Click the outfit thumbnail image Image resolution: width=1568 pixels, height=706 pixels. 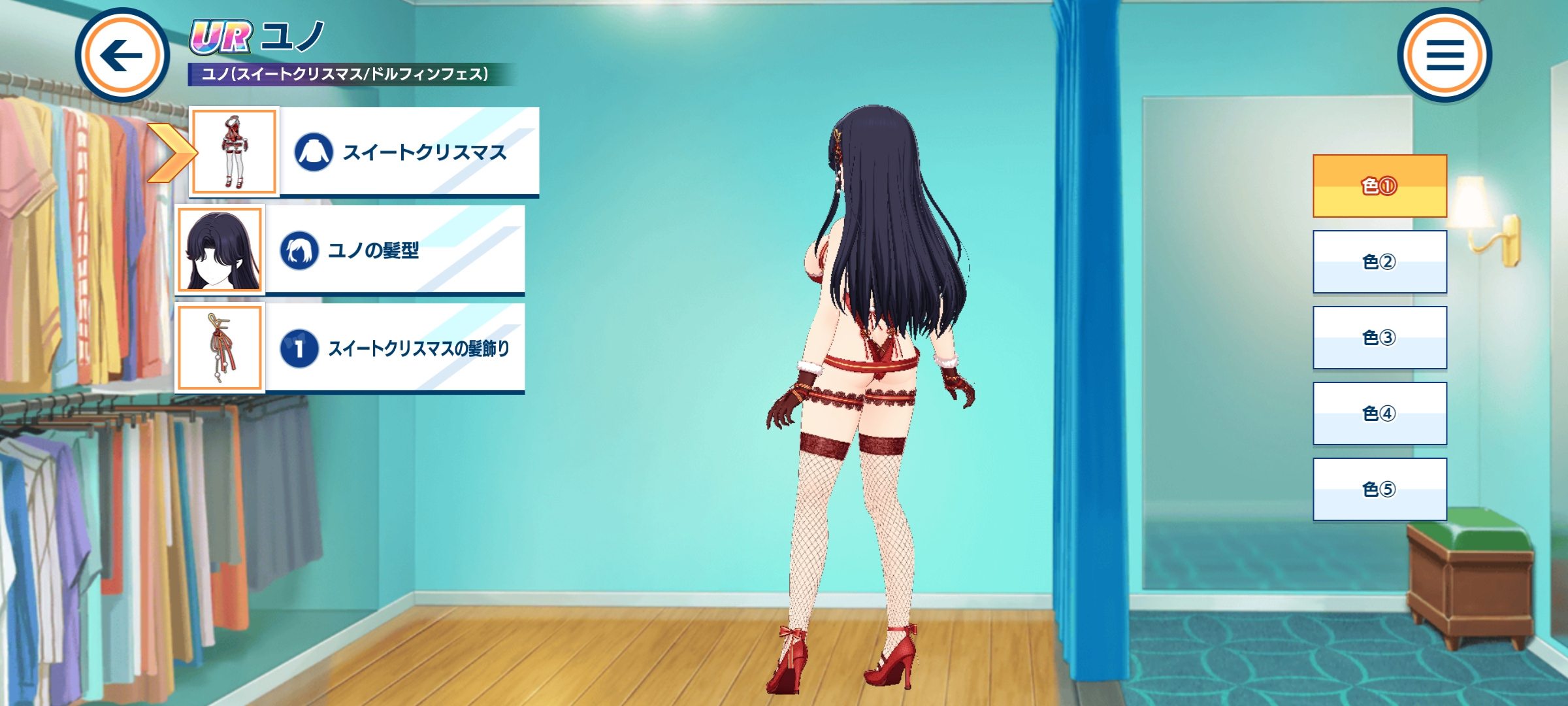(x=234, y=152)
